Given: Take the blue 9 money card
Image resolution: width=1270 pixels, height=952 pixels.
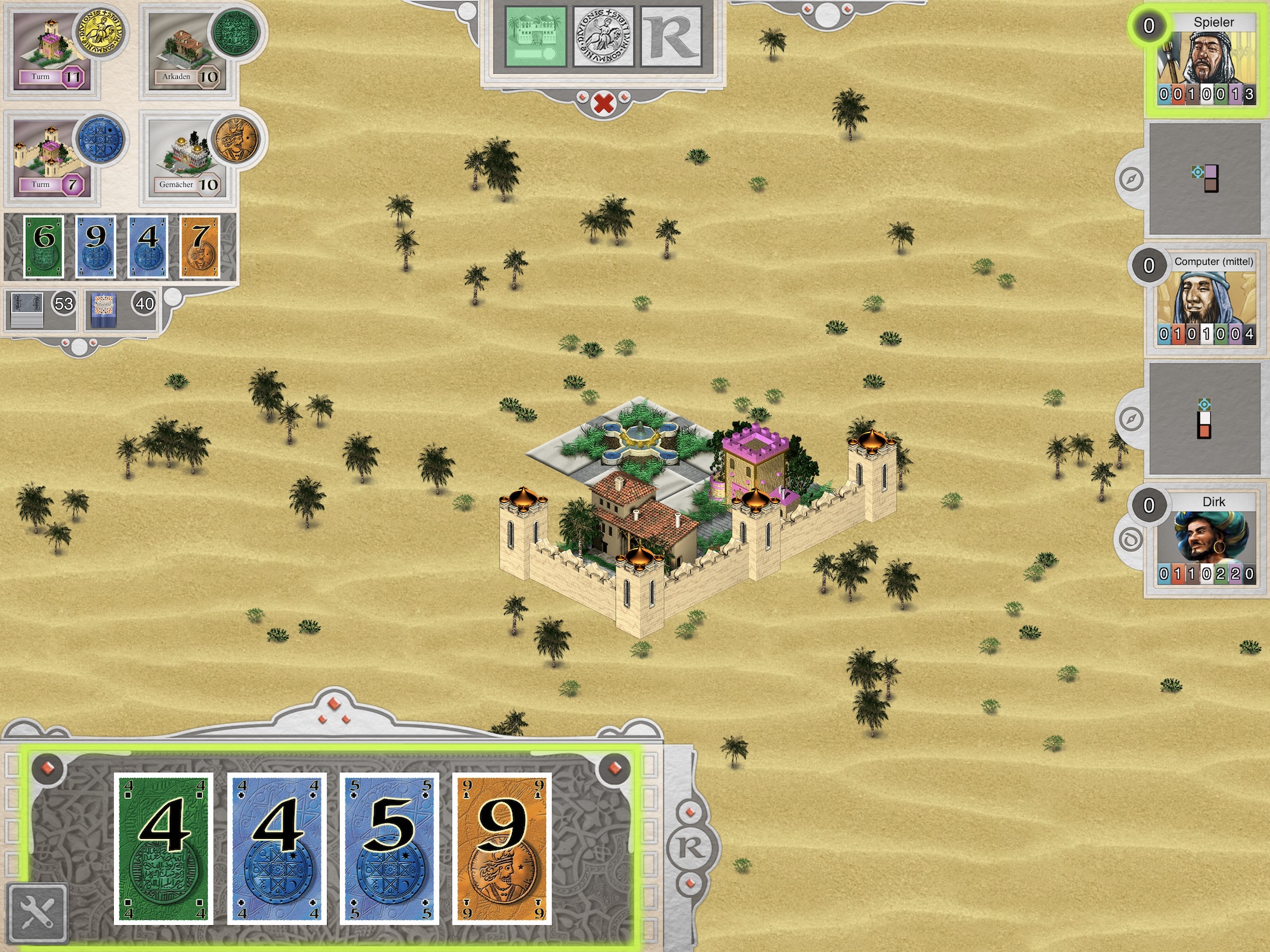Looking at the screenshot, I should pyautogui.click(x=96, y=246).
